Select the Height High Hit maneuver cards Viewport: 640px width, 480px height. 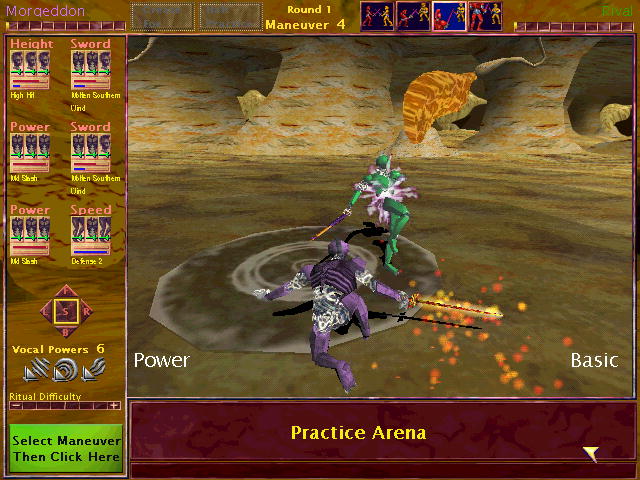(30, 68)
